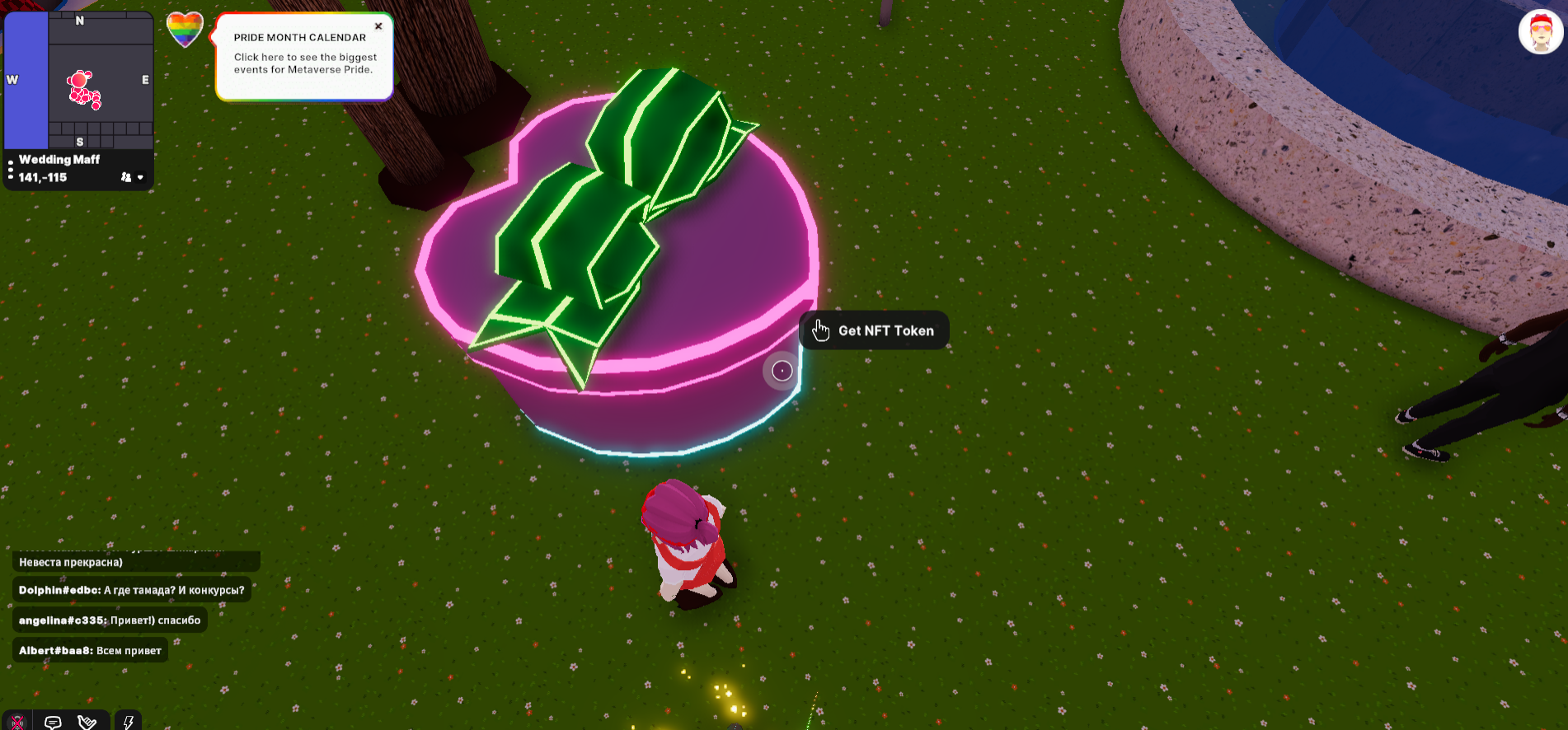Open the minimap
The height and width of the screenshot is (730, 1568).
(79, 80)
